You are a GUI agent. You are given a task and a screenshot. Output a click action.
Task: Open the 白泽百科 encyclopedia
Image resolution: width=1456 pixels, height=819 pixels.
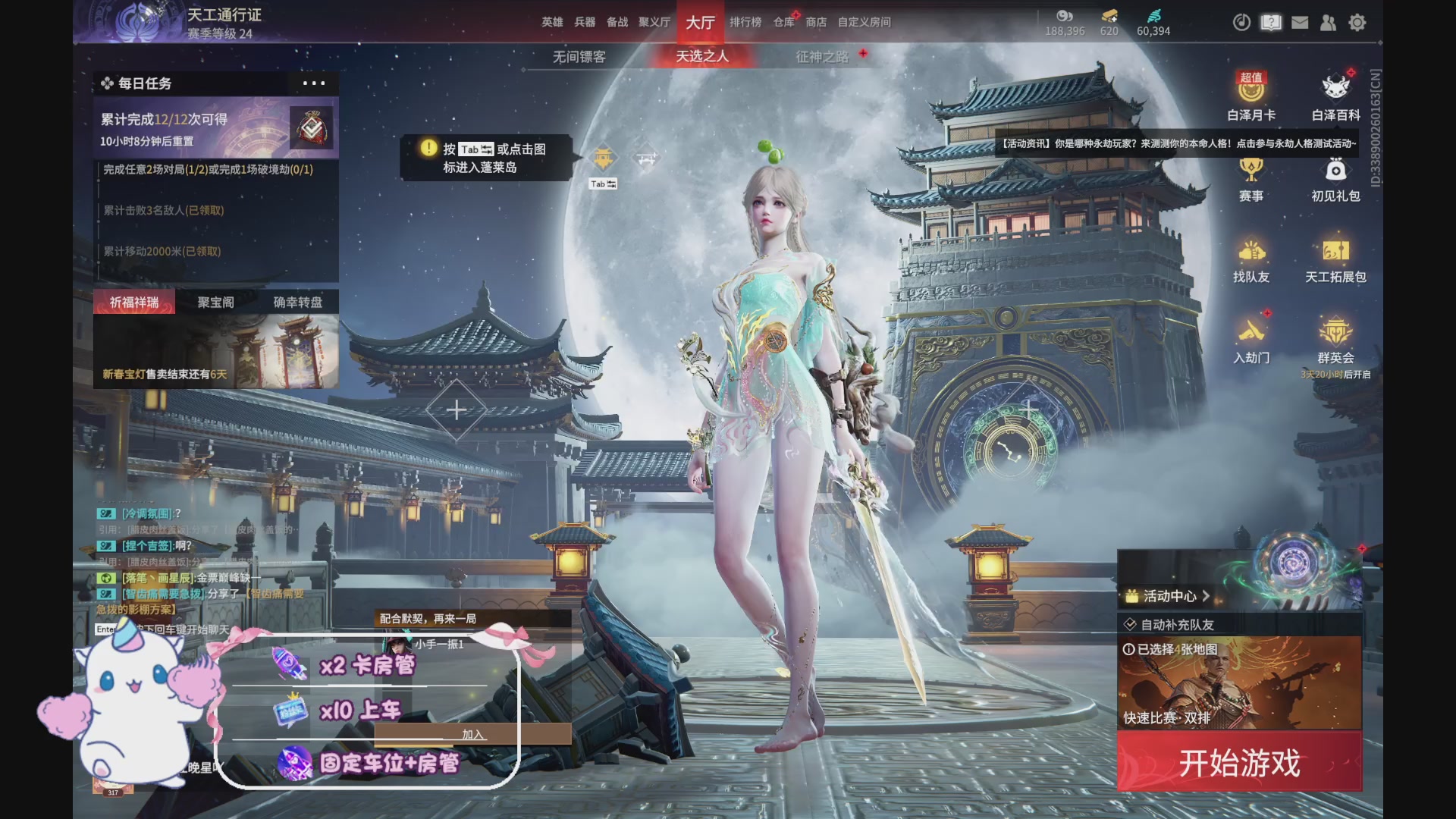coord(1337,97)
